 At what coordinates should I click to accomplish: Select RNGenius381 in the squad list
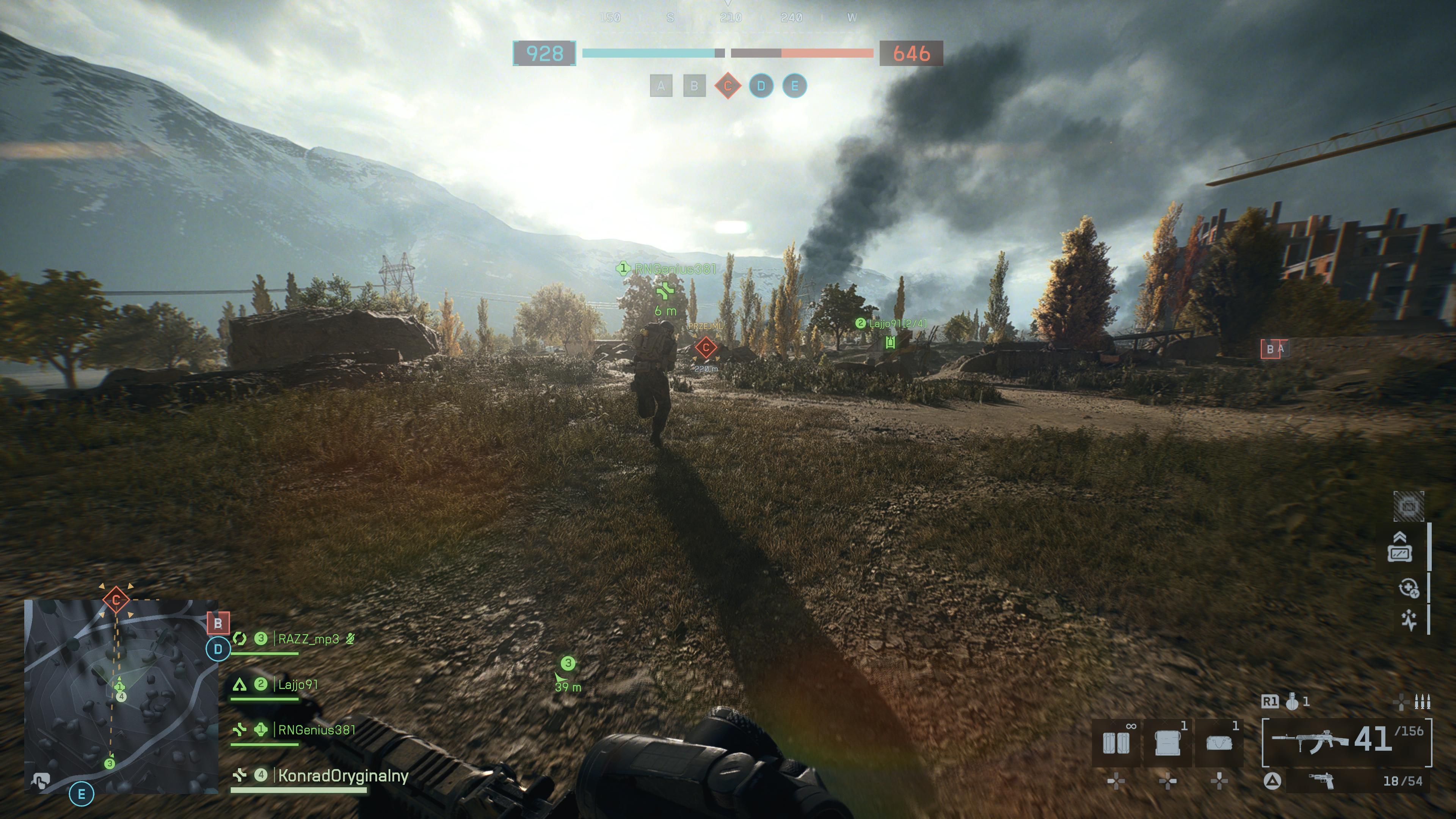coord(317,730)
